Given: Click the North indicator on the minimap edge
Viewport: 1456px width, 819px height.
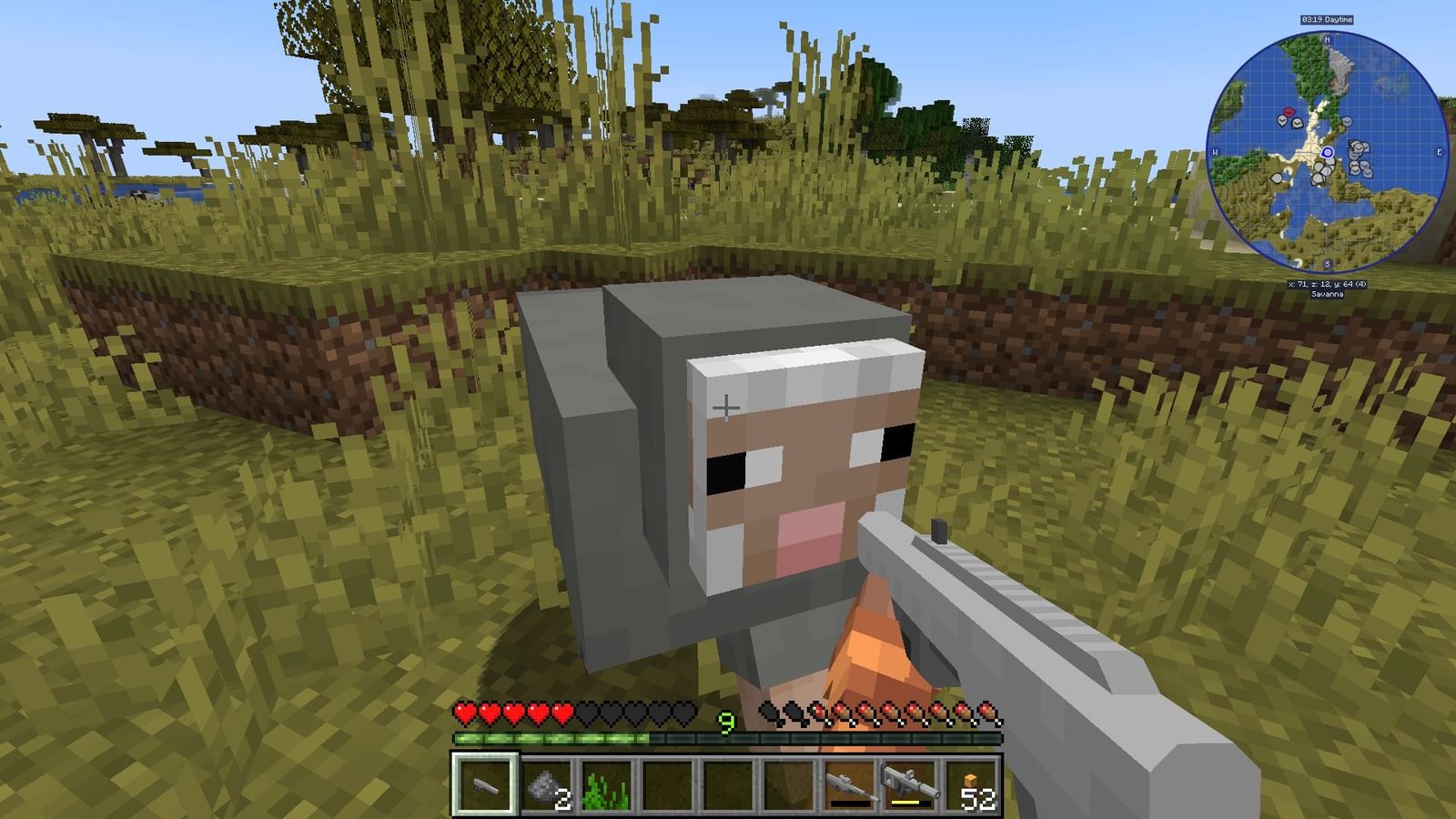Looking at the screenshot, I should point(1327,40).
